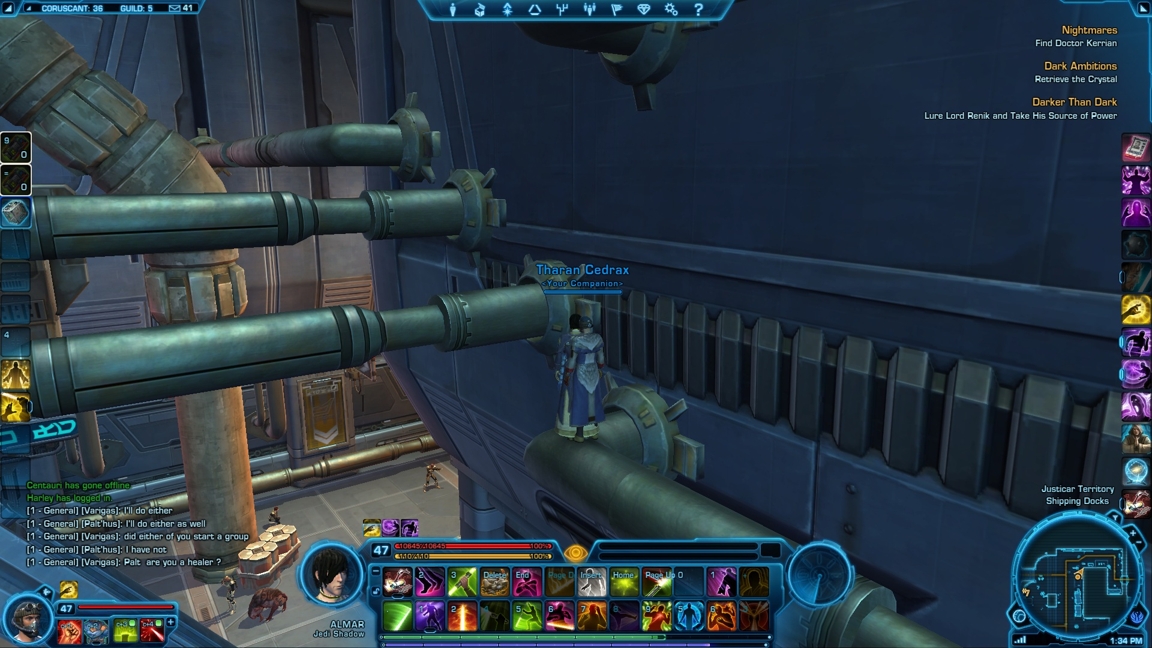Open the character sheet icon in top menu
This screenshot has width=1152, height=648.
tap(453, 10)
